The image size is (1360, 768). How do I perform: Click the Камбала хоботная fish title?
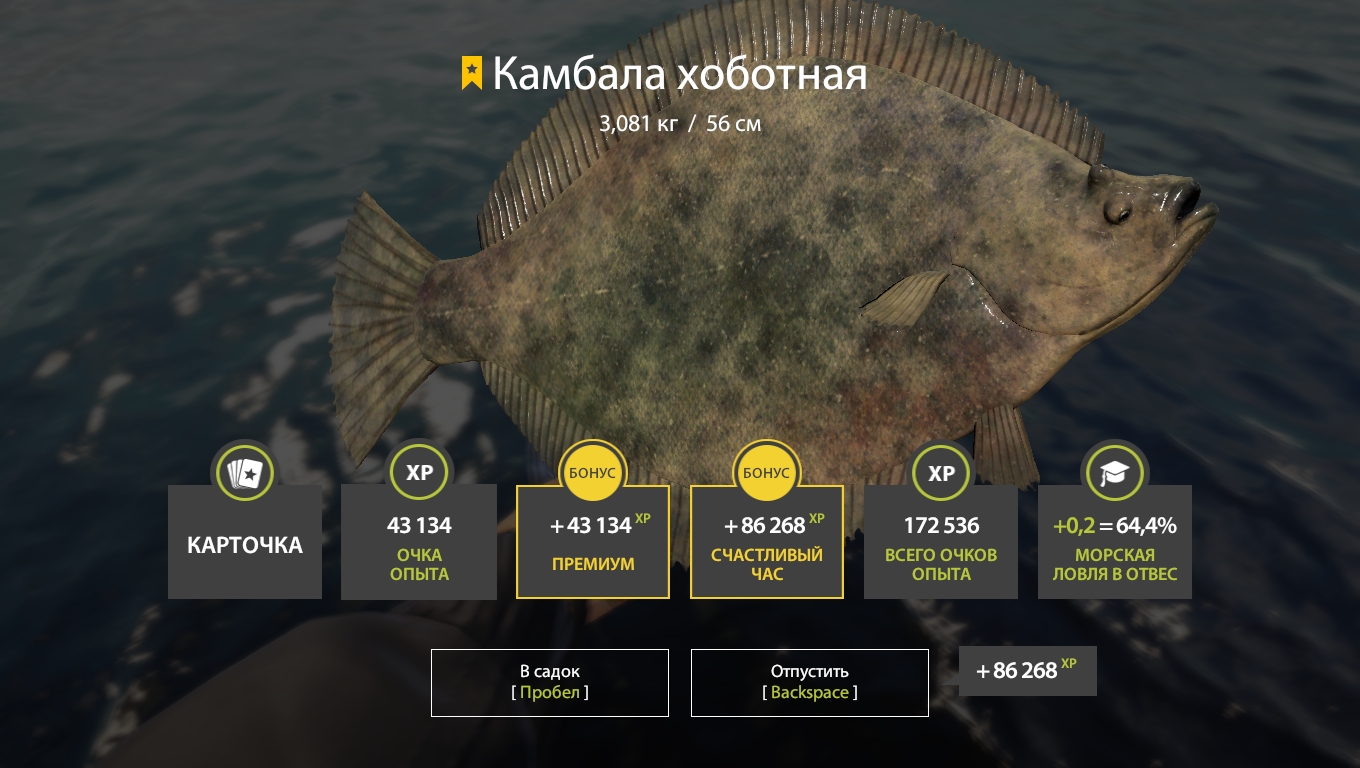coord(681,73)
